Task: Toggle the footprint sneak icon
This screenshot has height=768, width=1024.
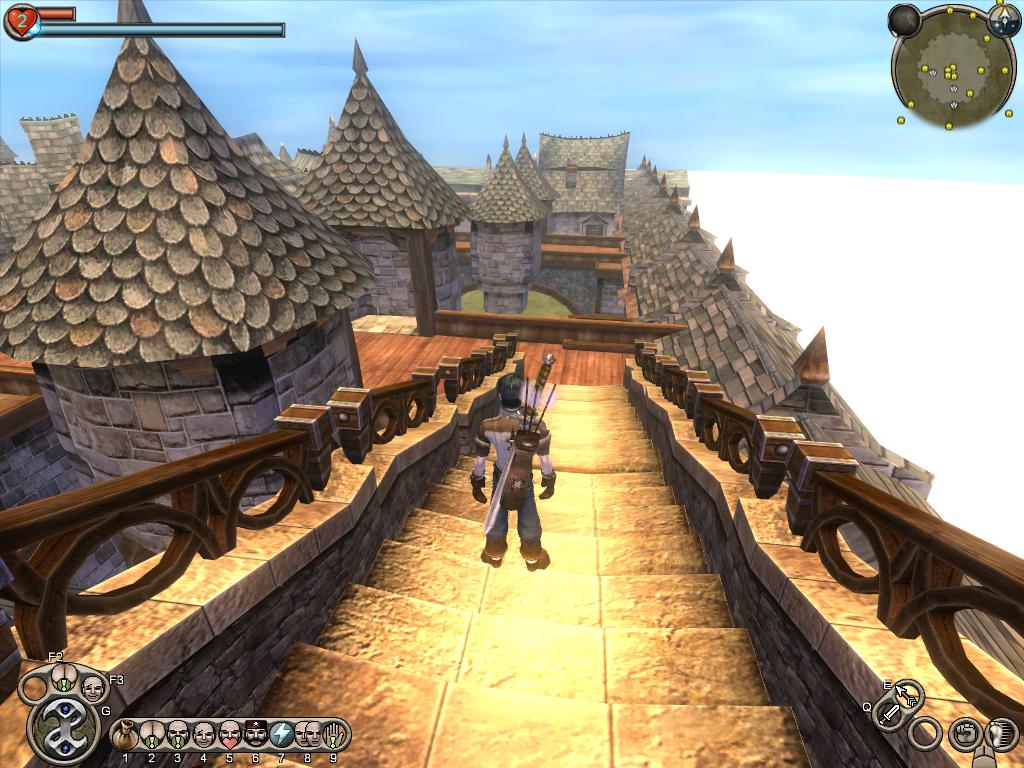Action: click(x=999, y=734)
